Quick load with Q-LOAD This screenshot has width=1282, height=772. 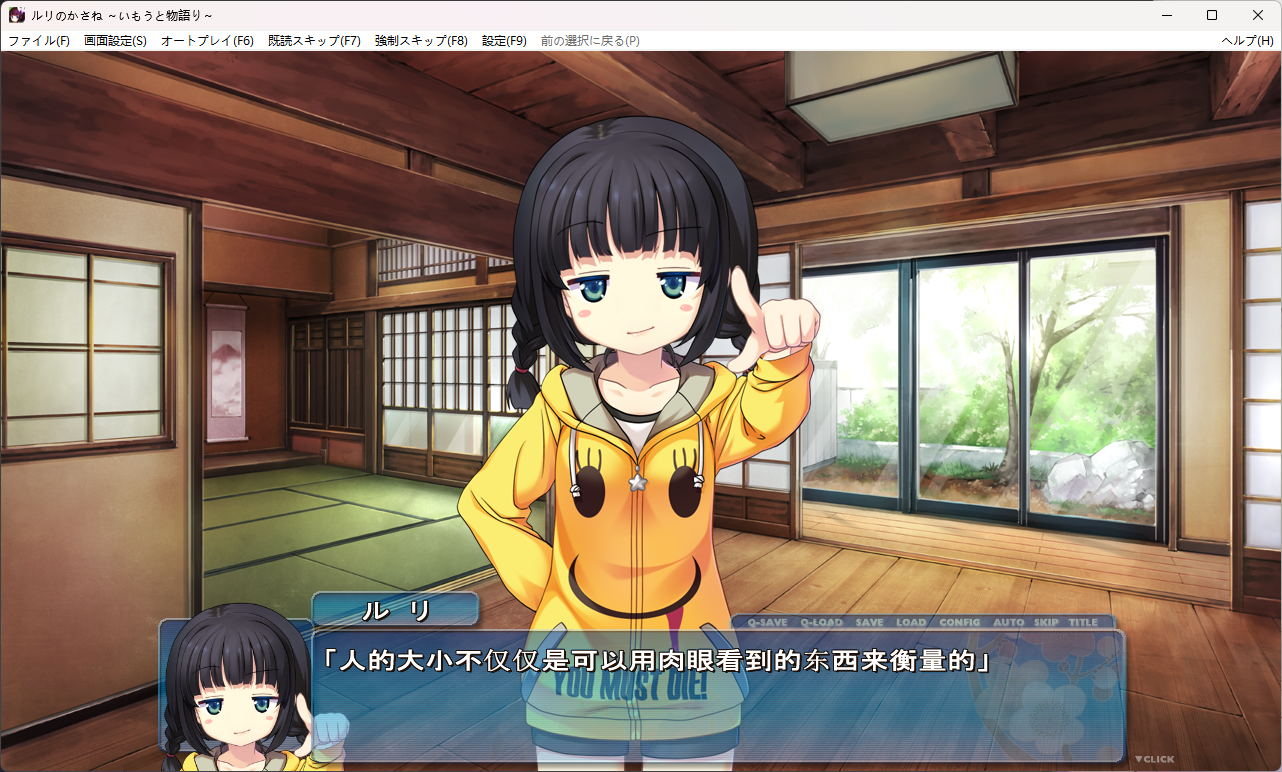click(821, 622)
